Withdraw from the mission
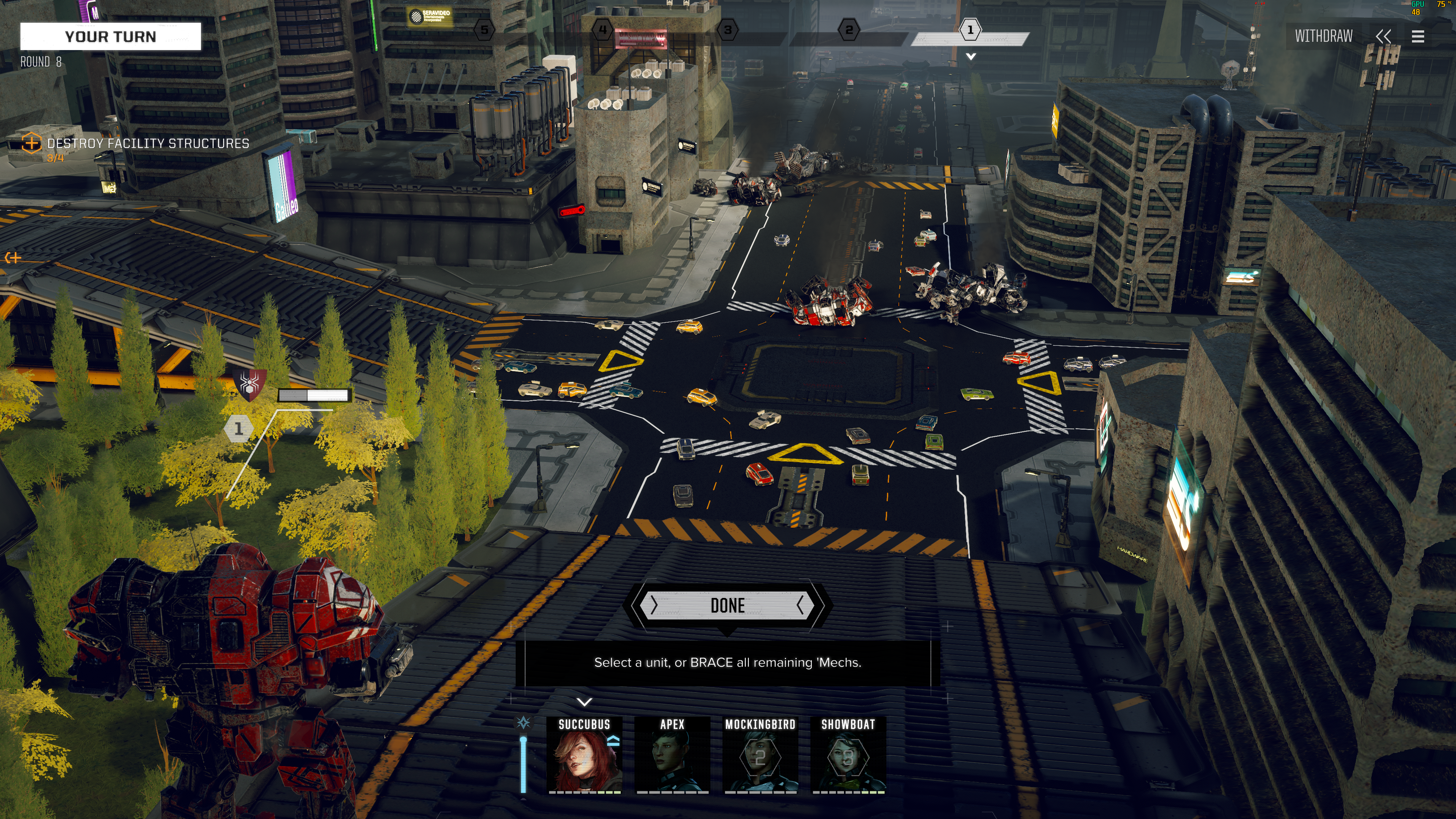The image size is (1456, 819). (1324, 36)
